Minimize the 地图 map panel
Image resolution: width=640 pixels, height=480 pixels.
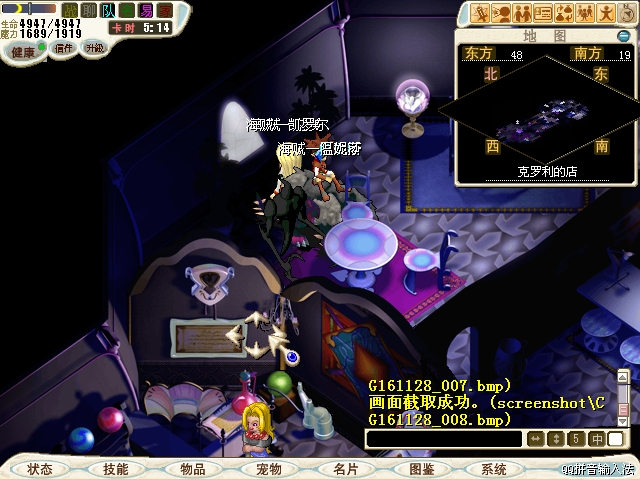tap(624, 37)
